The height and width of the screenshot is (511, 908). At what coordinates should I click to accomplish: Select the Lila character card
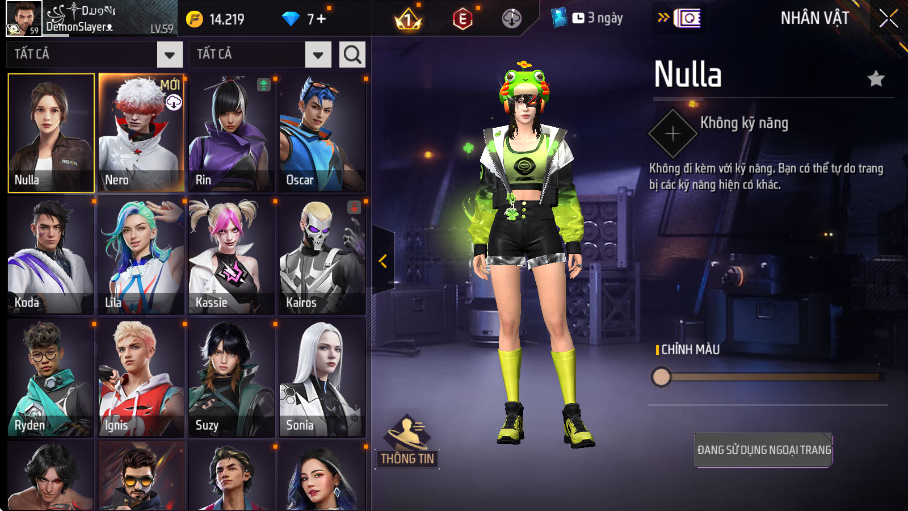[141, 255]
